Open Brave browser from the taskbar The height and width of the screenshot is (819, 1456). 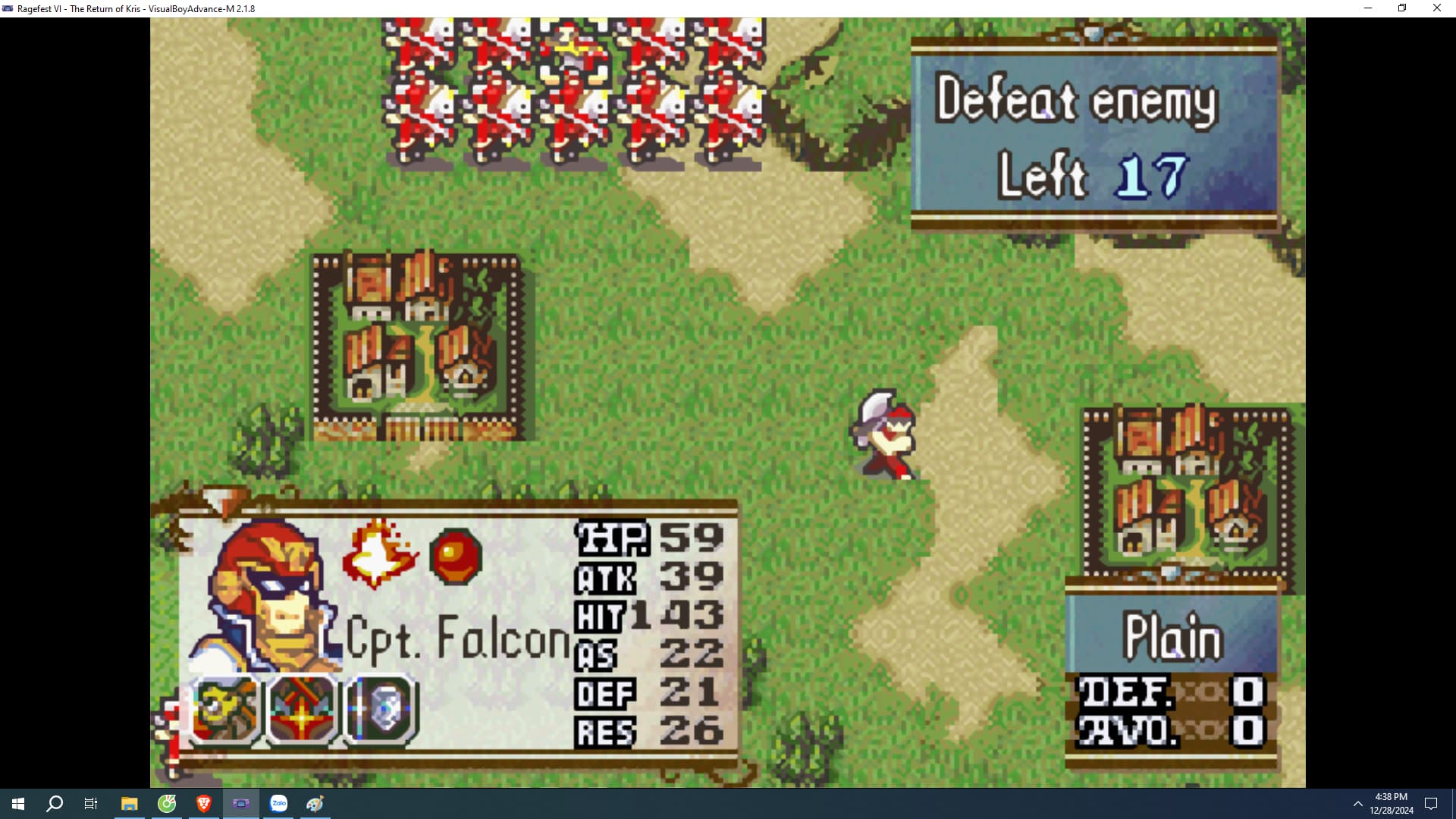click(203, 804)
